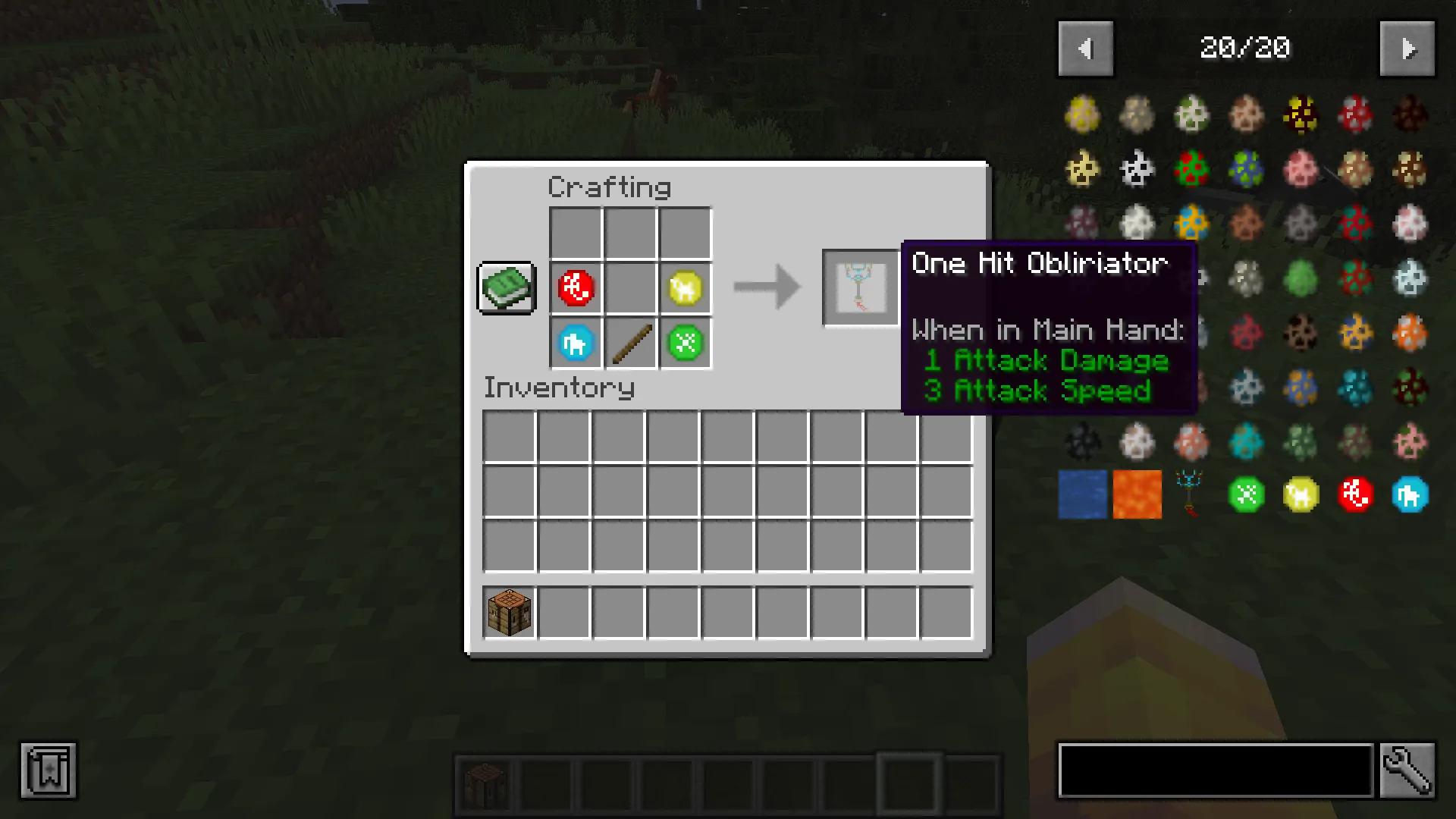Image resolution: width=1456 pixels, height=819 pixels.
Task: Go to the previous JEI page
Action: [x=1085, y=48]
